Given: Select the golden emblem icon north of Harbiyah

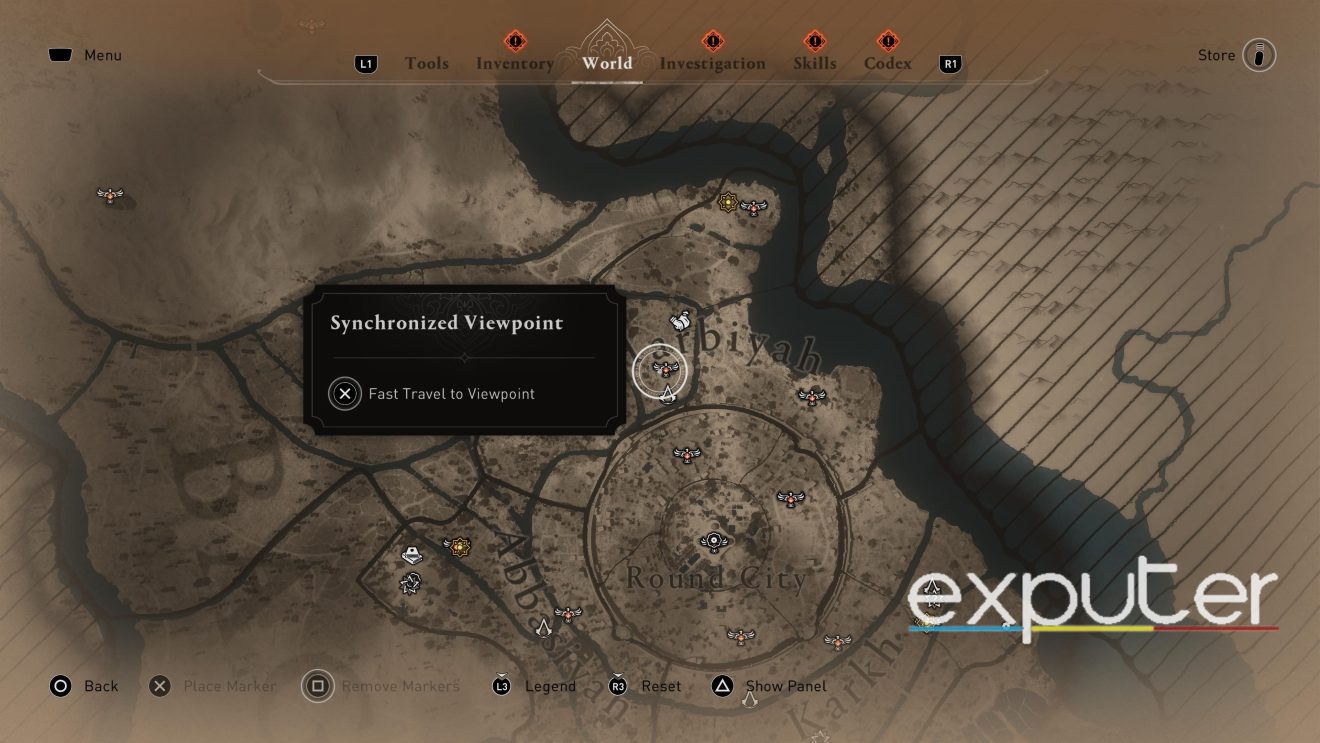Looking at the screenshot, I should (x=728, y=200).
